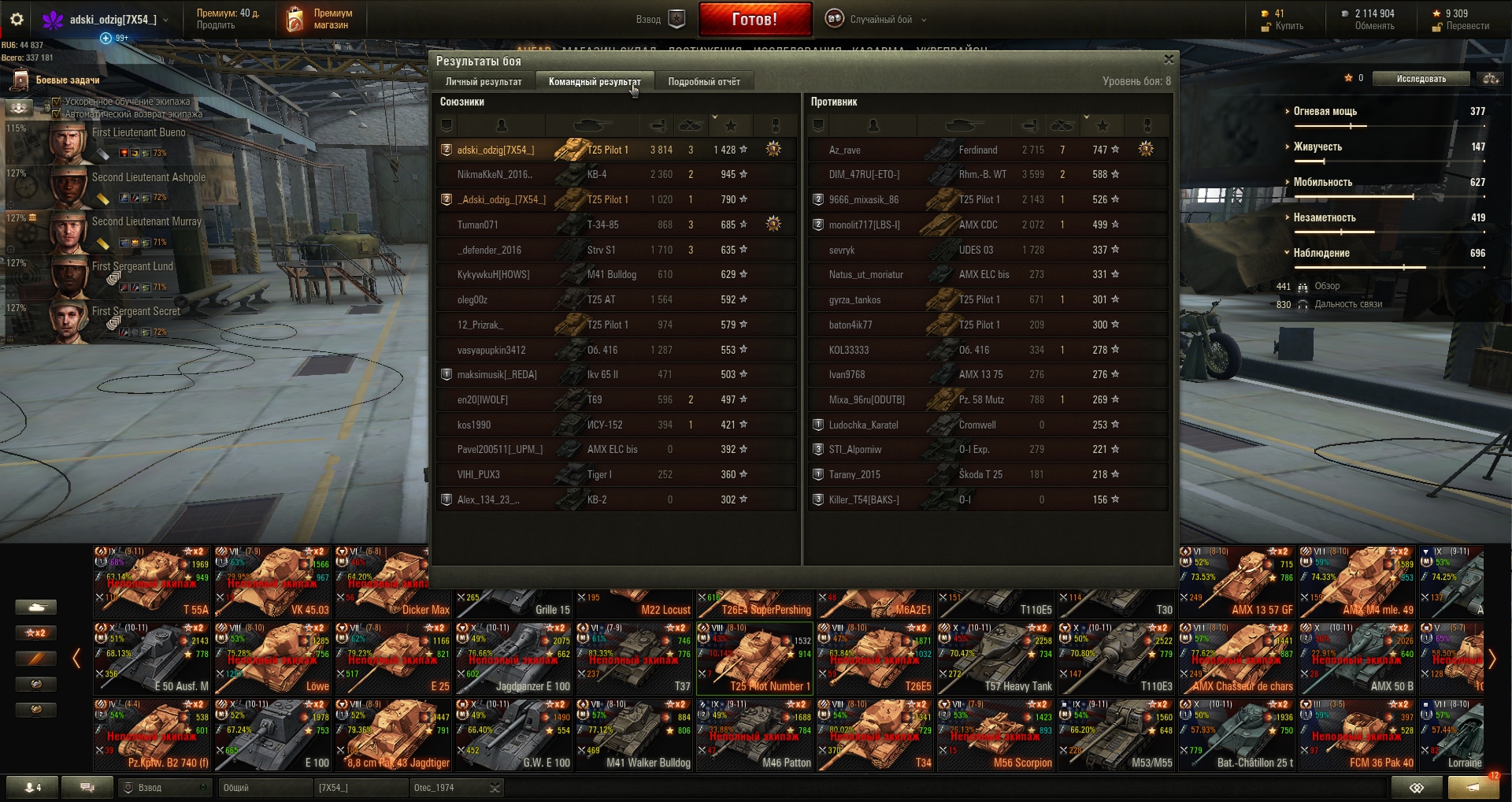
Task: Select the Командный результат tab
Action: (x=594, y=81)
